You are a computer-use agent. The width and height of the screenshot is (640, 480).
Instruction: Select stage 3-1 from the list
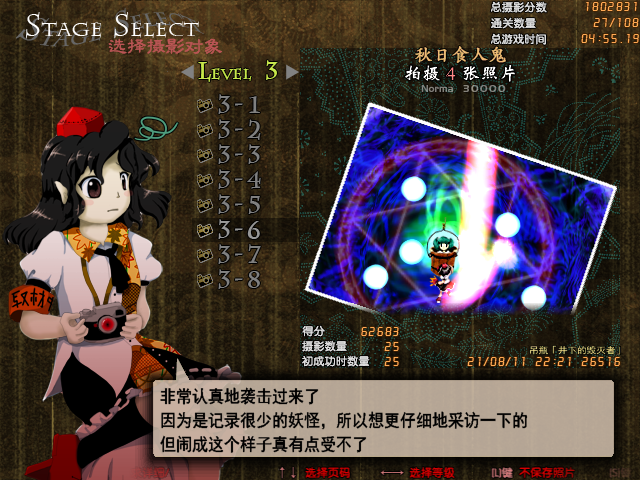click(x=237, y=104)
